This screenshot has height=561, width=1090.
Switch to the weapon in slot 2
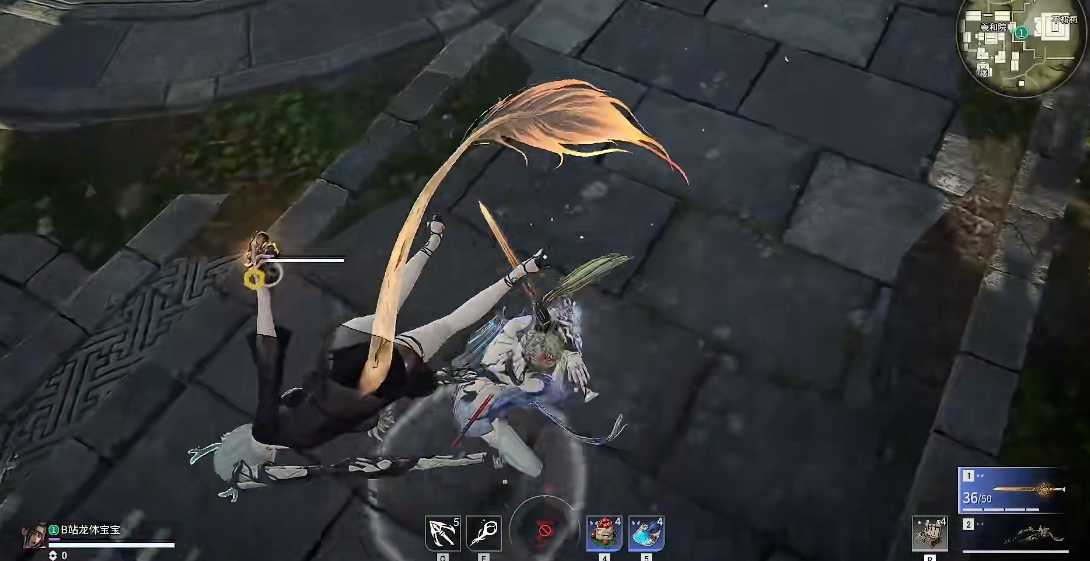[x=1012, y=534]
